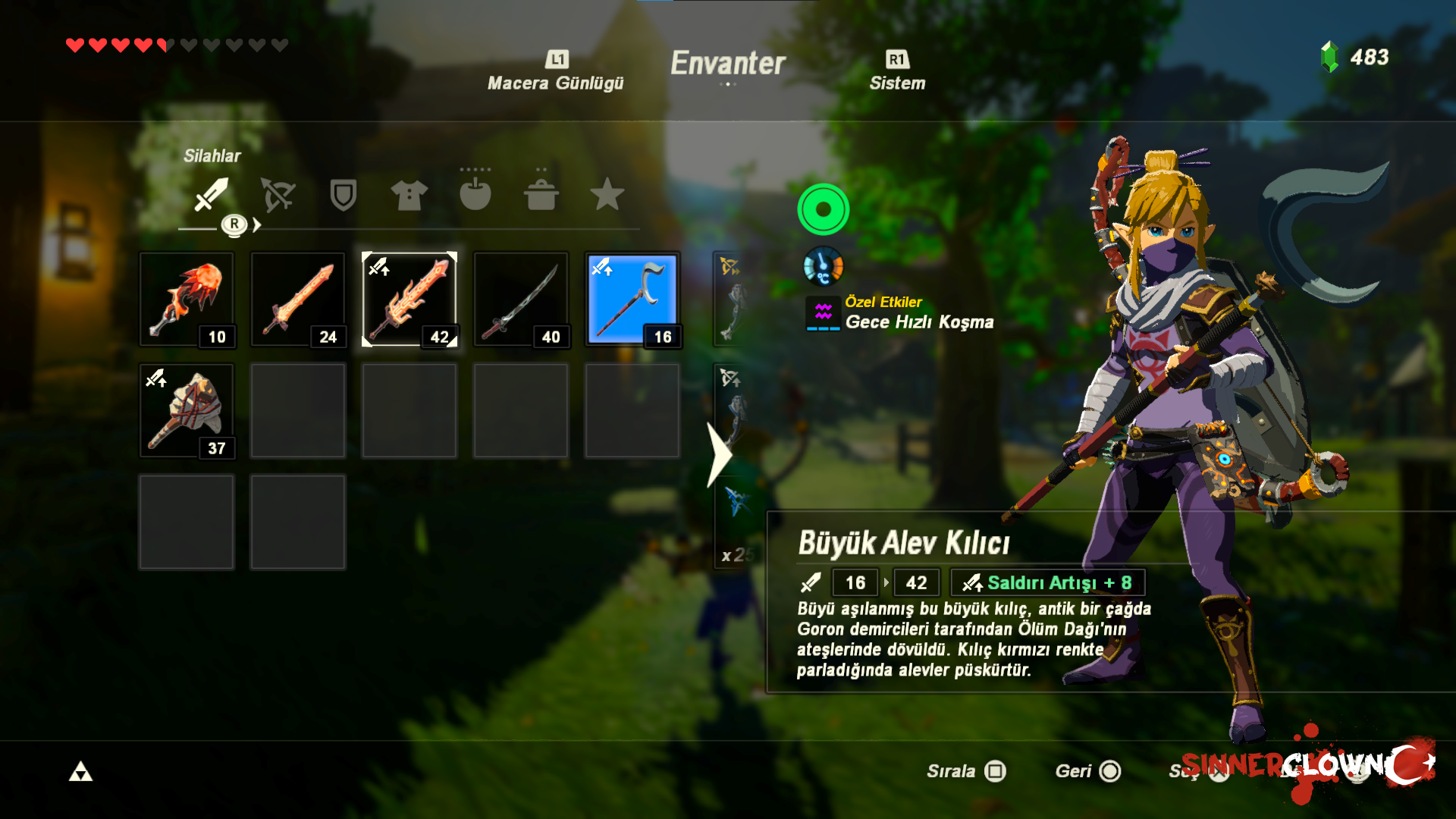Image resolution: width=1456 pixels, height=819 pixels.
Task: Select the equipped sickle weapon with 16
Action: [632, 300]
